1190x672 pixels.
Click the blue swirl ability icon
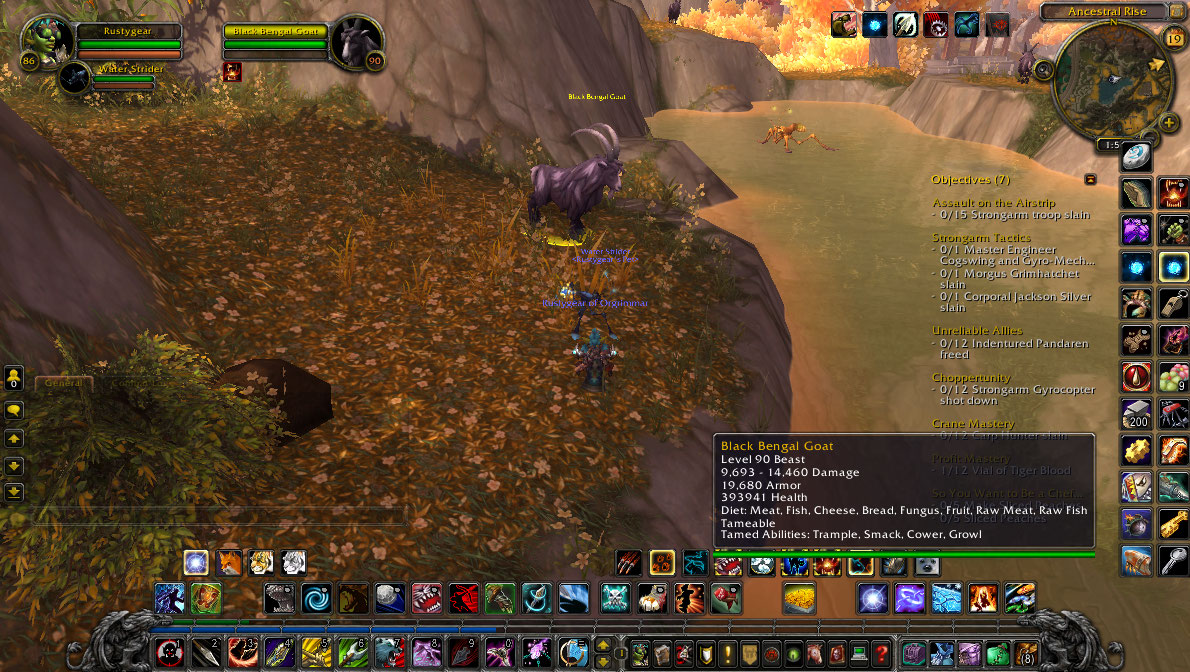[x=317, y=598]
